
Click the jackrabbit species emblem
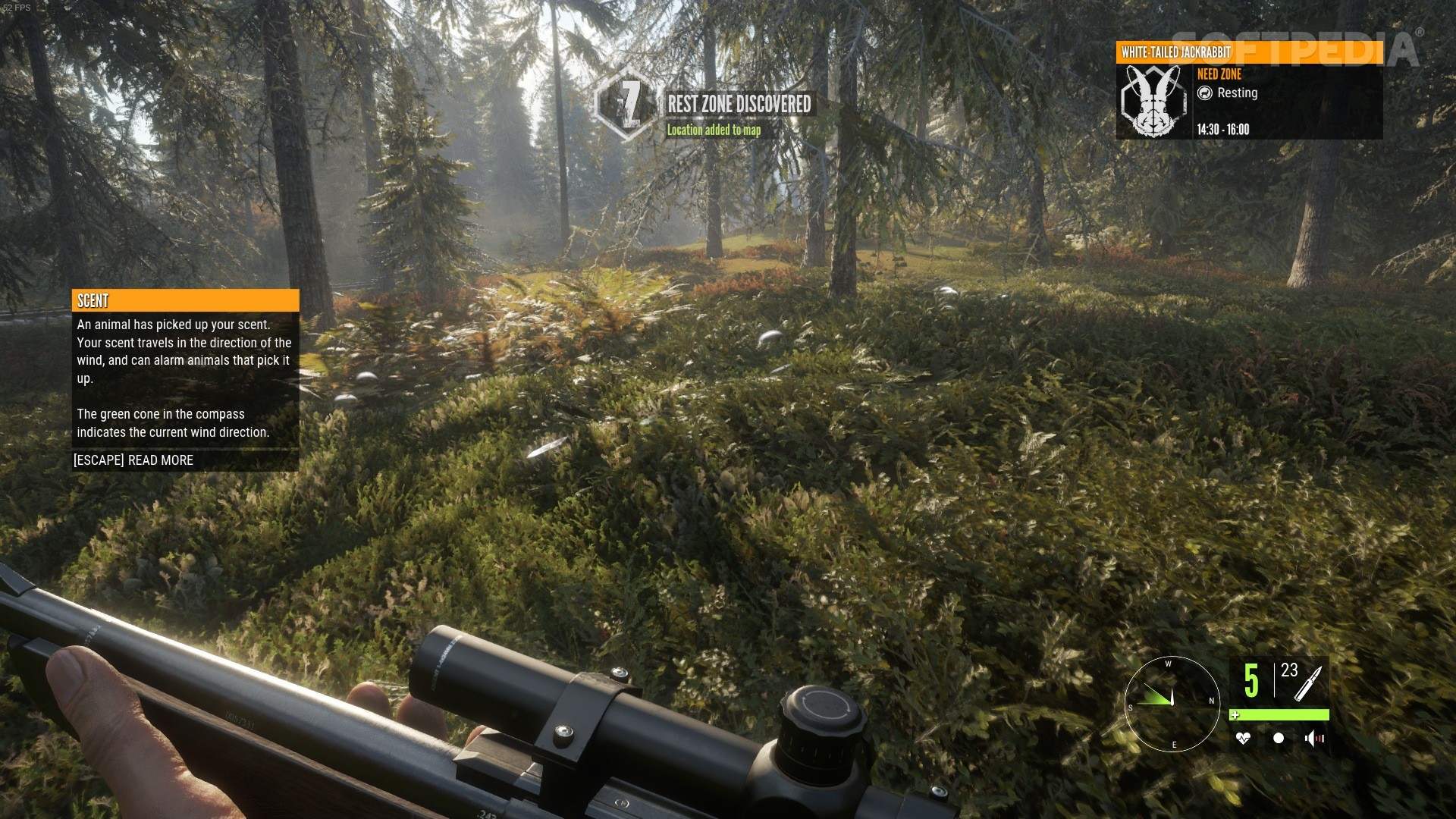pos(1153,101)
